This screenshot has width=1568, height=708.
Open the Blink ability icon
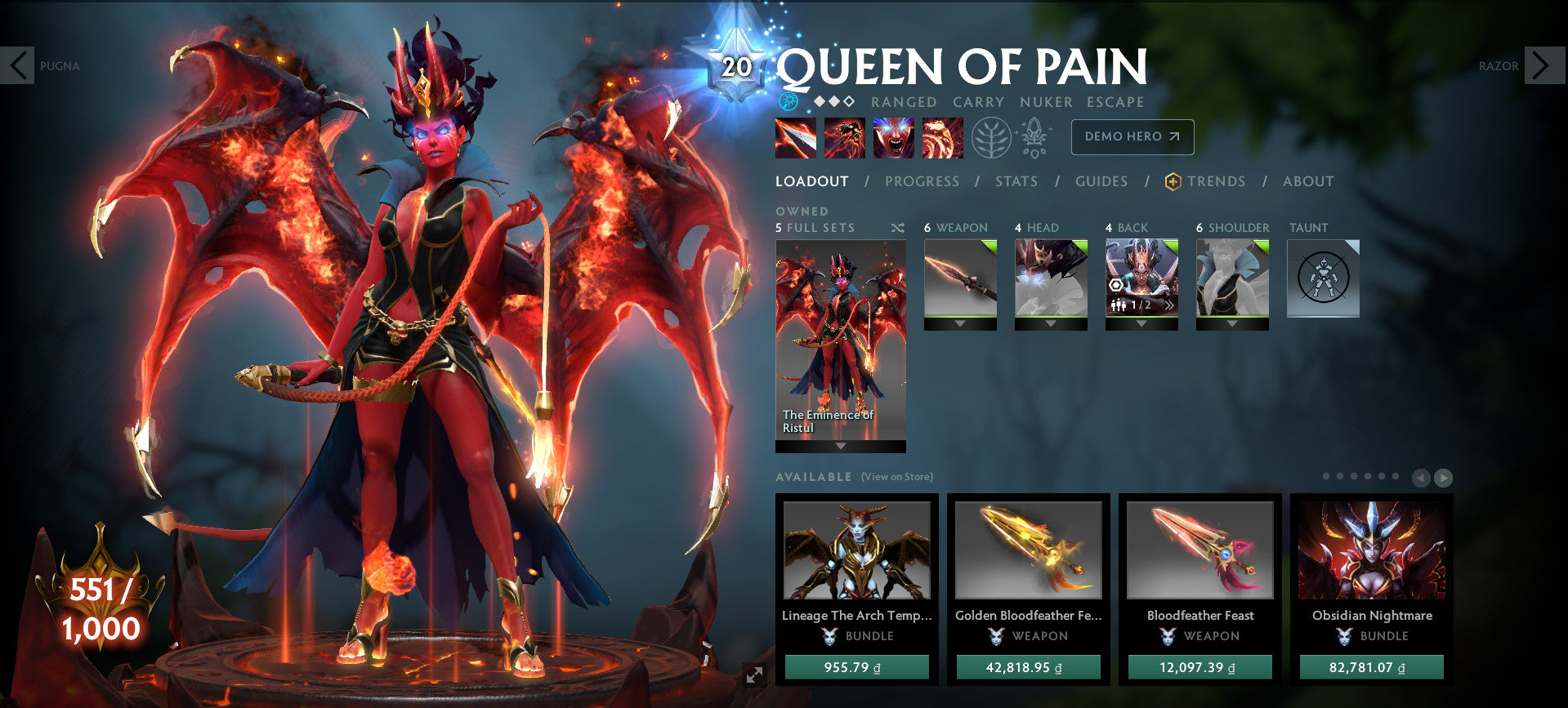[843, 137]
